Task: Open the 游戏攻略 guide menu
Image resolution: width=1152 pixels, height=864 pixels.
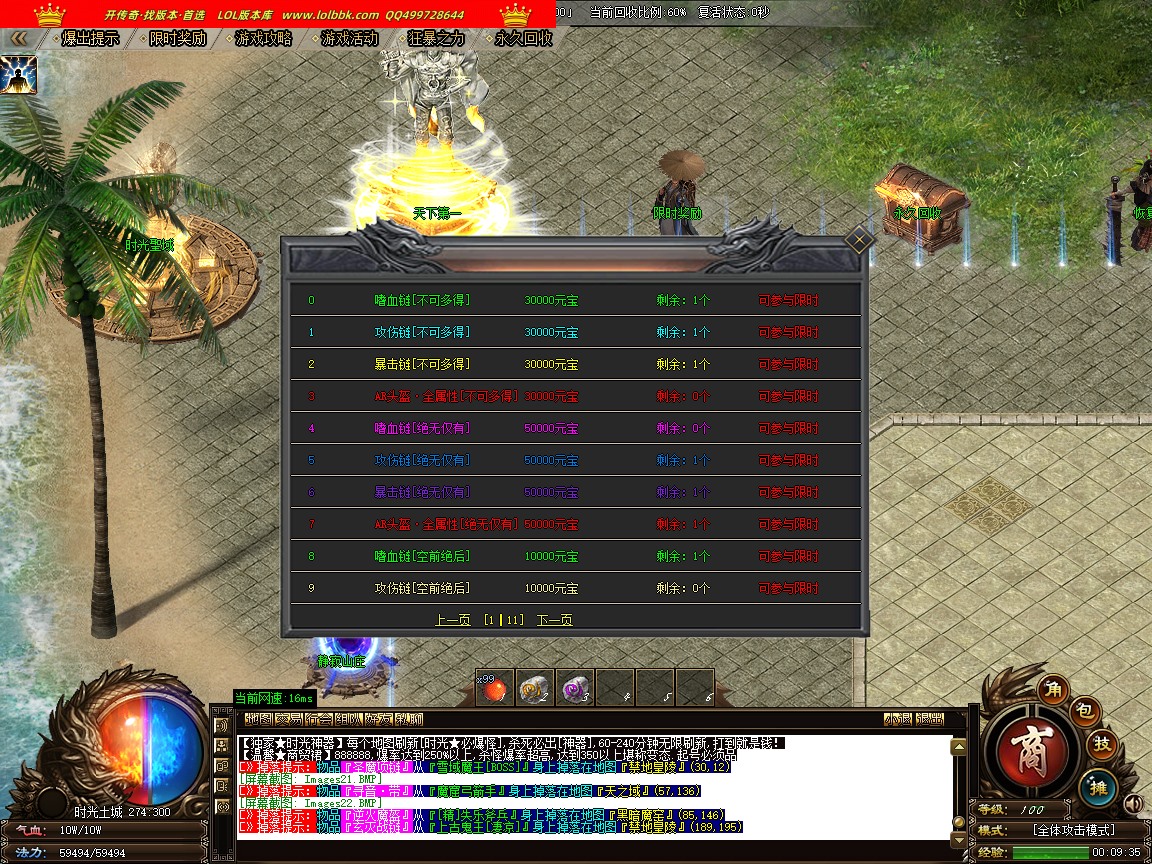Action: [263, 38]
